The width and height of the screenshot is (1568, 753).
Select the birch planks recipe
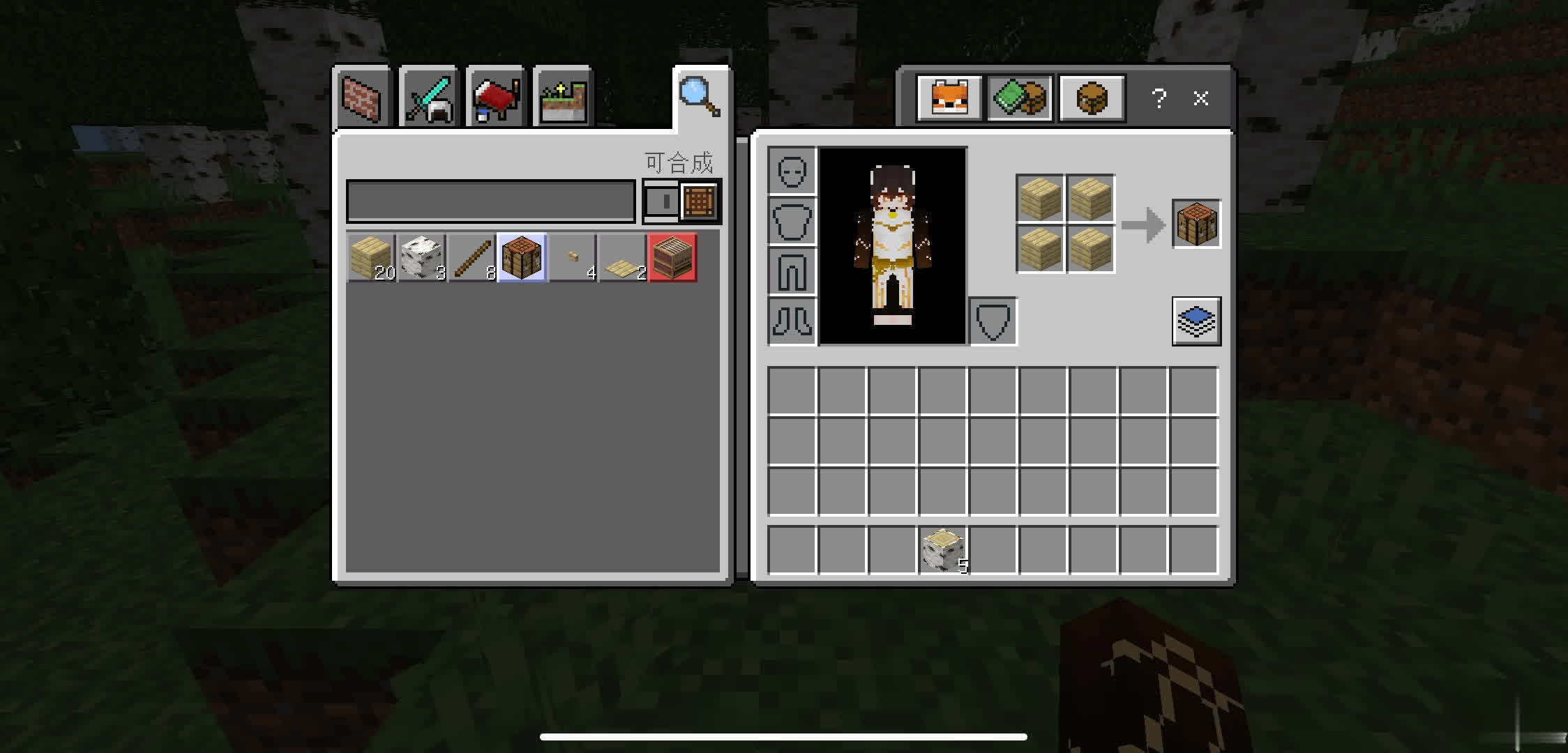pyautogui.click(x=371, y=258)
